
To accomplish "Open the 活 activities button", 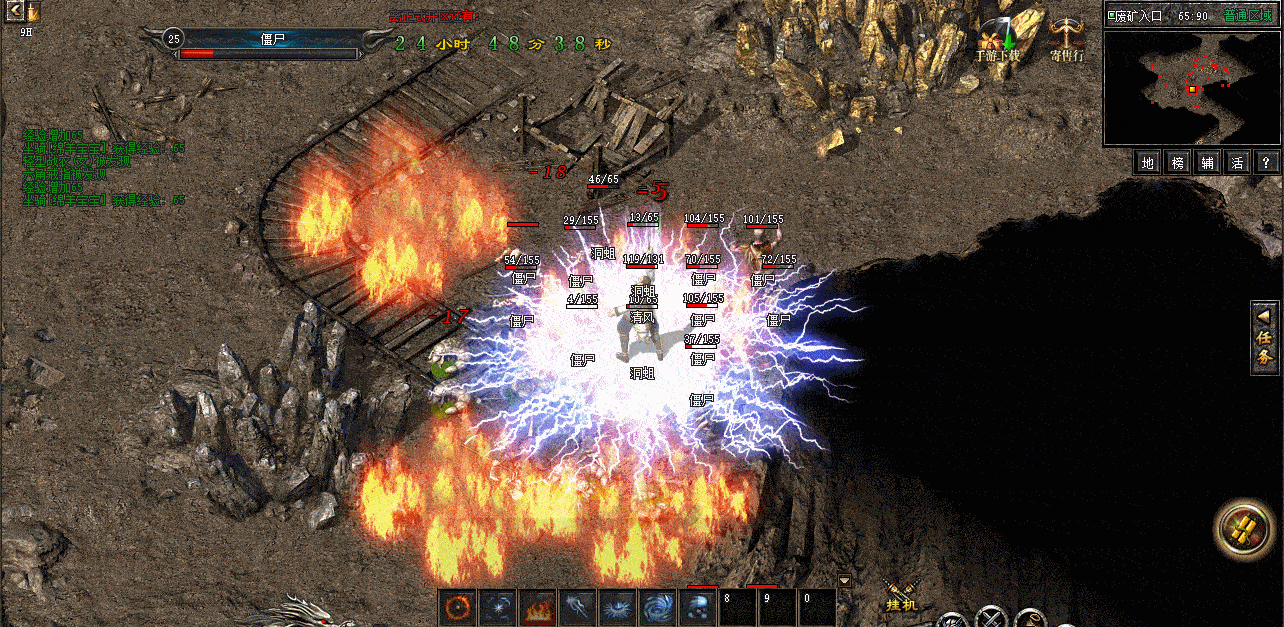I will [x=1237, y=162].
